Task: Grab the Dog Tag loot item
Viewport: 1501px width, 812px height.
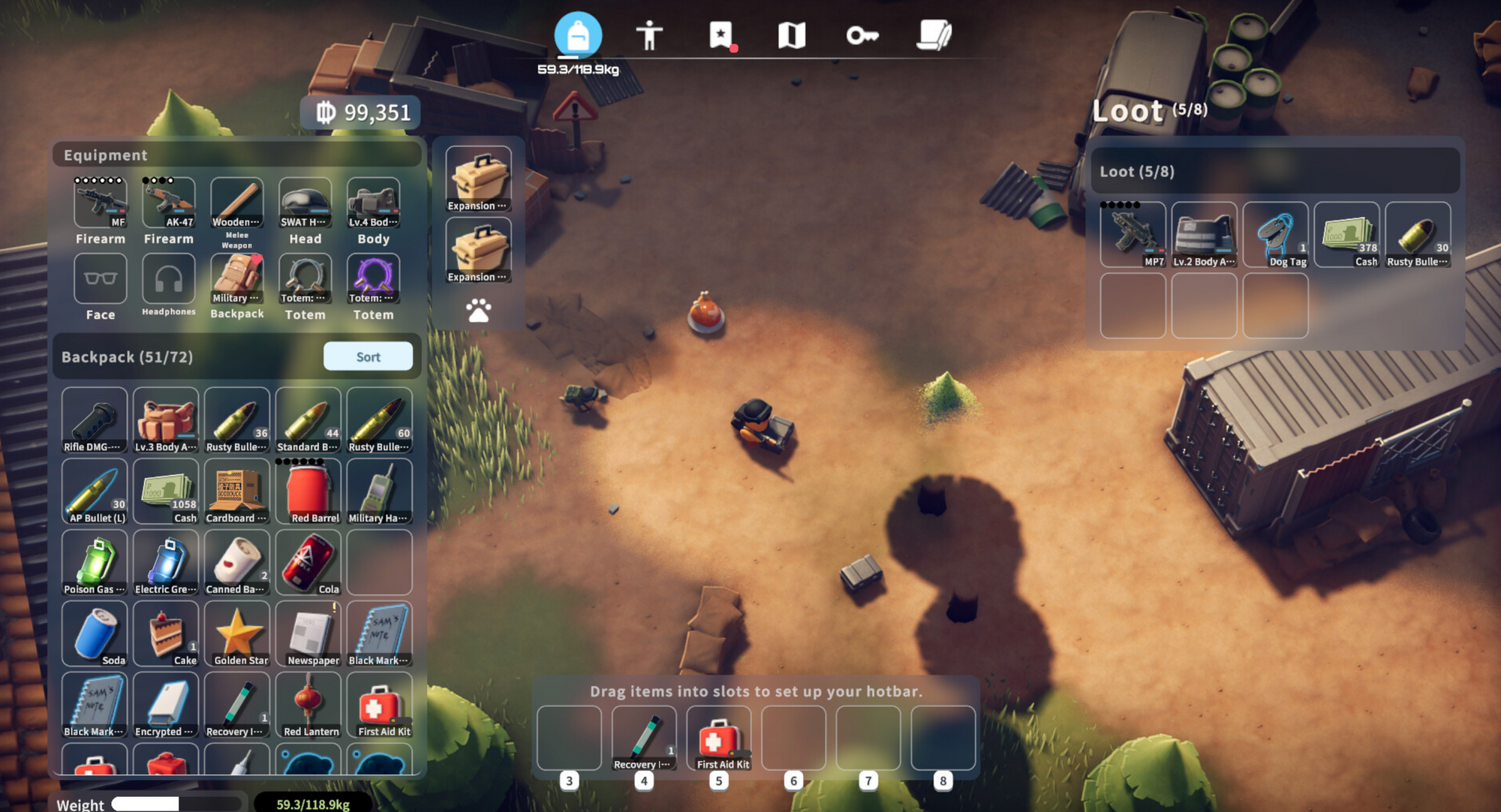Action: 1275,235
